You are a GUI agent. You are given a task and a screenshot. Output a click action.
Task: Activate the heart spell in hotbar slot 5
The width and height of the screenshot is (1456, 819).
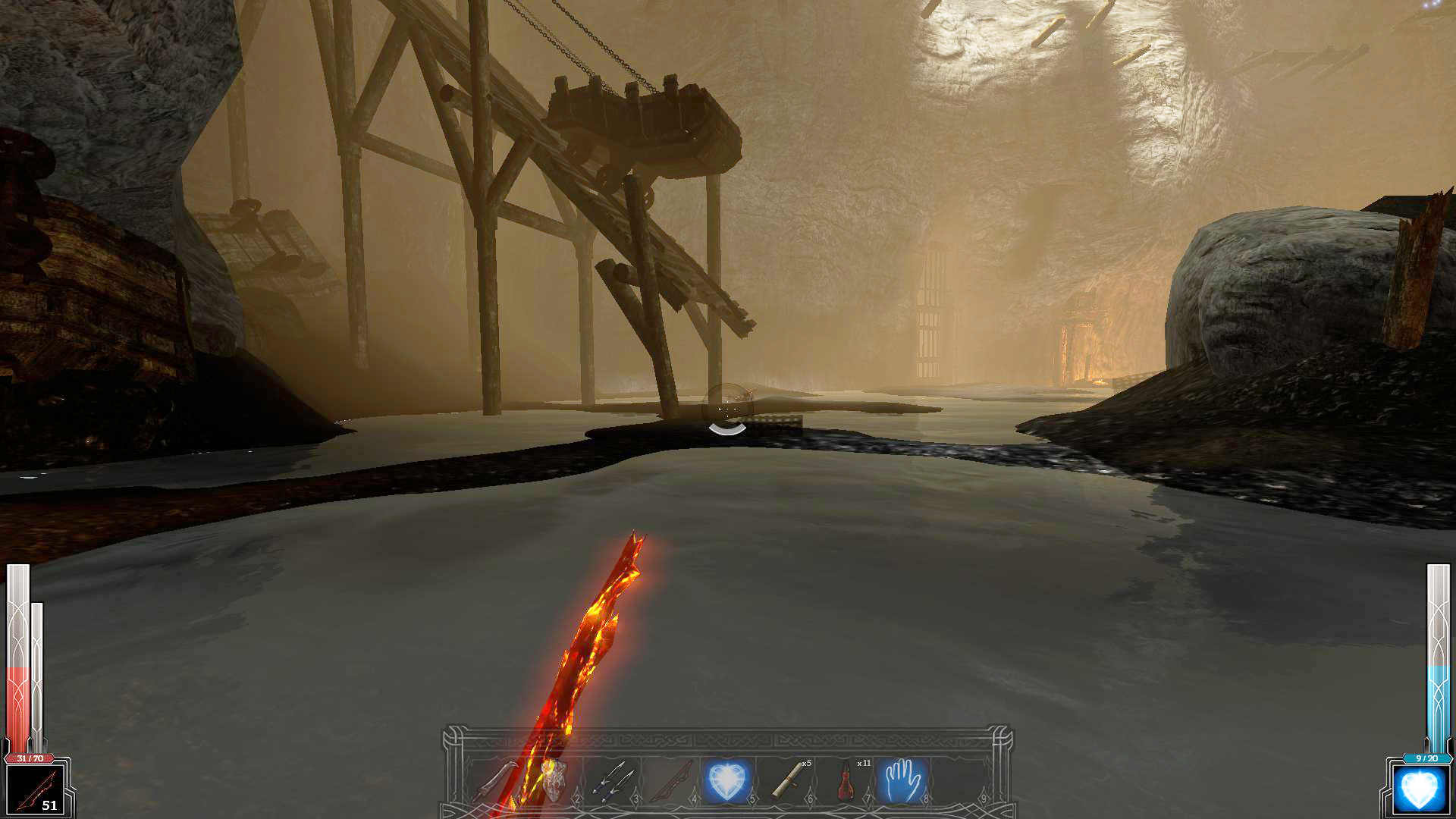pyautogui.click(x=727, y=781)
